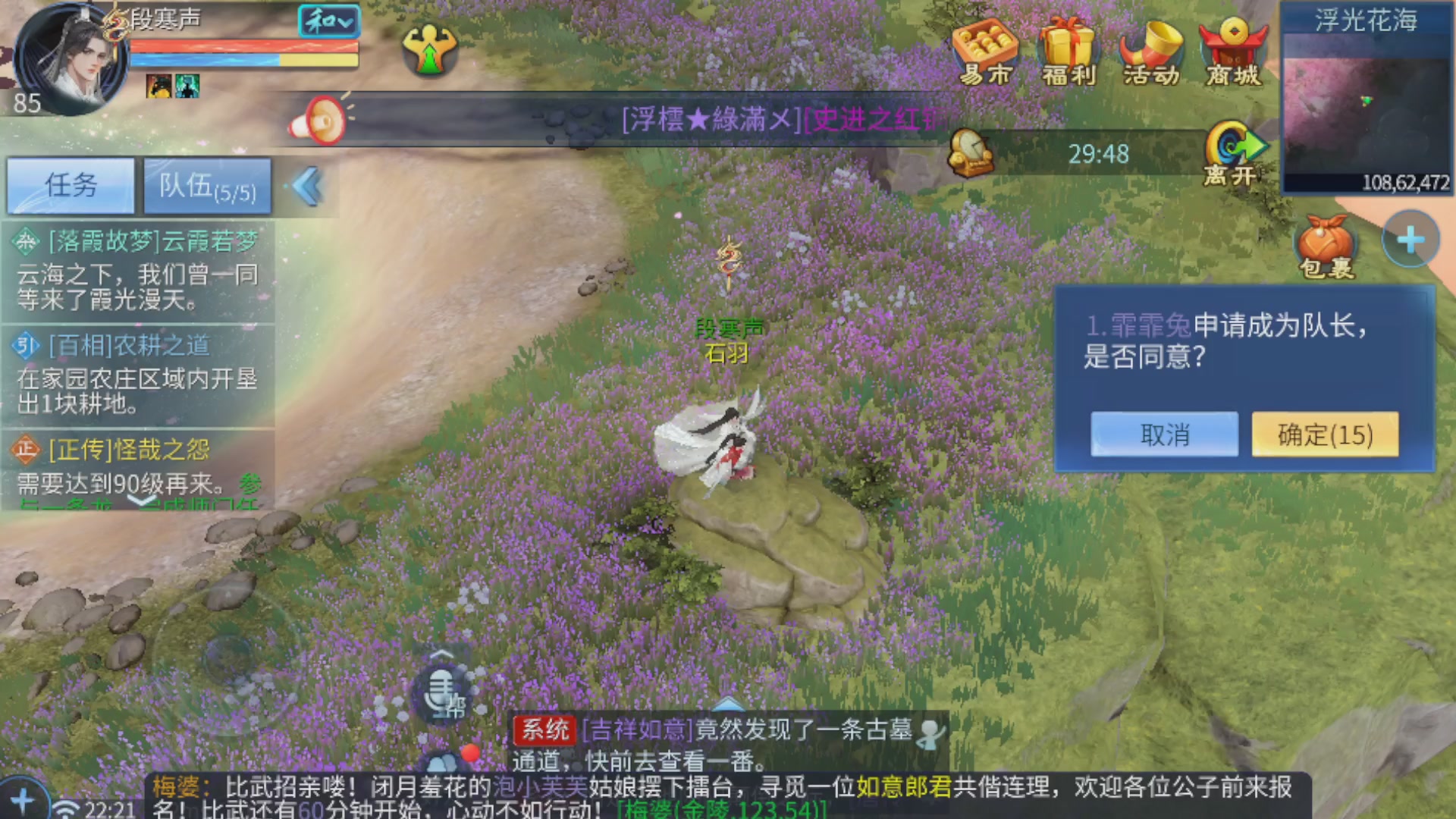Switch to the 任务 quest tab
Screen dimensions: 1456x819
[x=71, y=184]
